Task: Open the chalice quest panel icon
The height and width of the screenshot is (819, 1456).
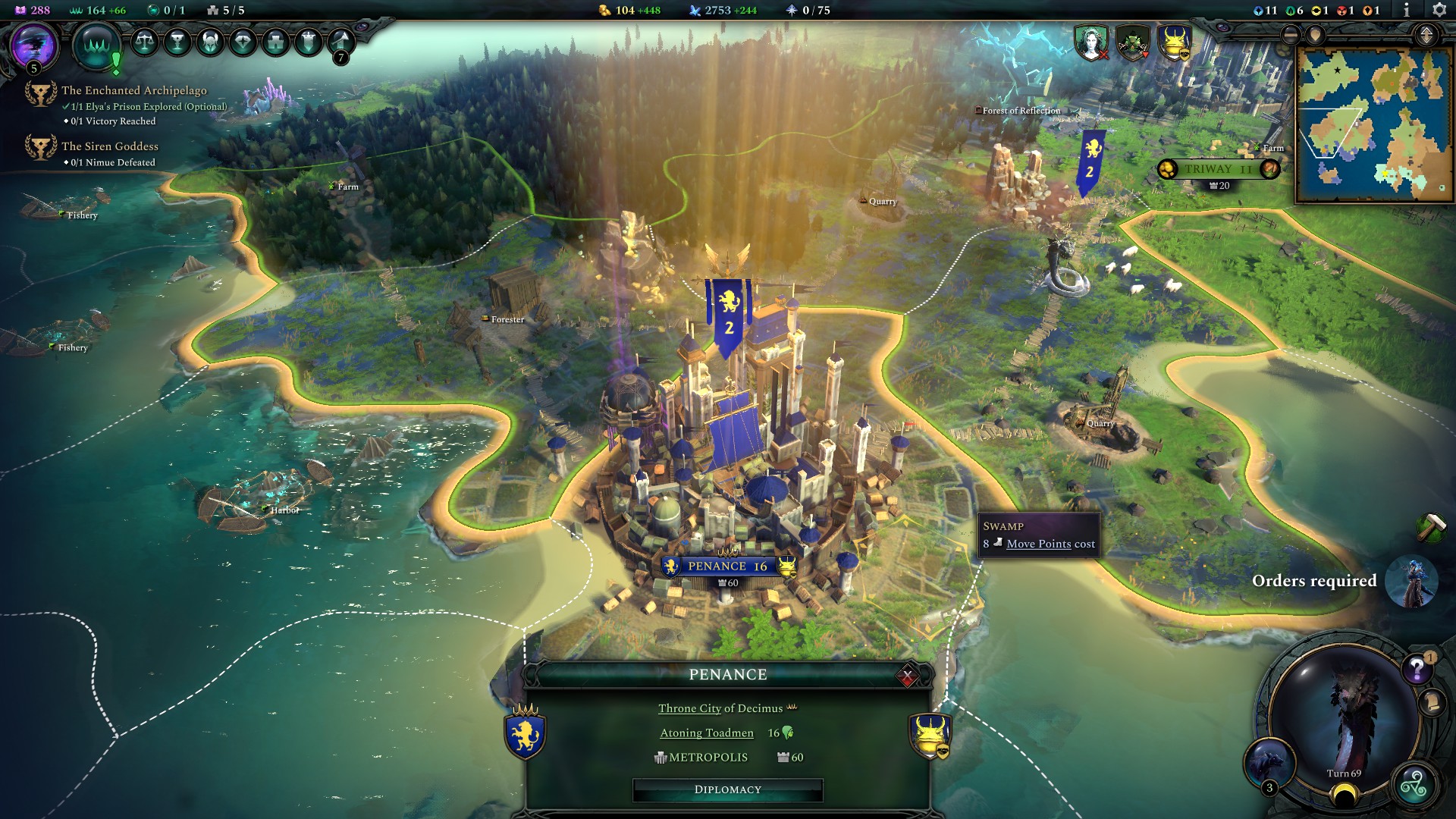Action: (x=178, y=42)
